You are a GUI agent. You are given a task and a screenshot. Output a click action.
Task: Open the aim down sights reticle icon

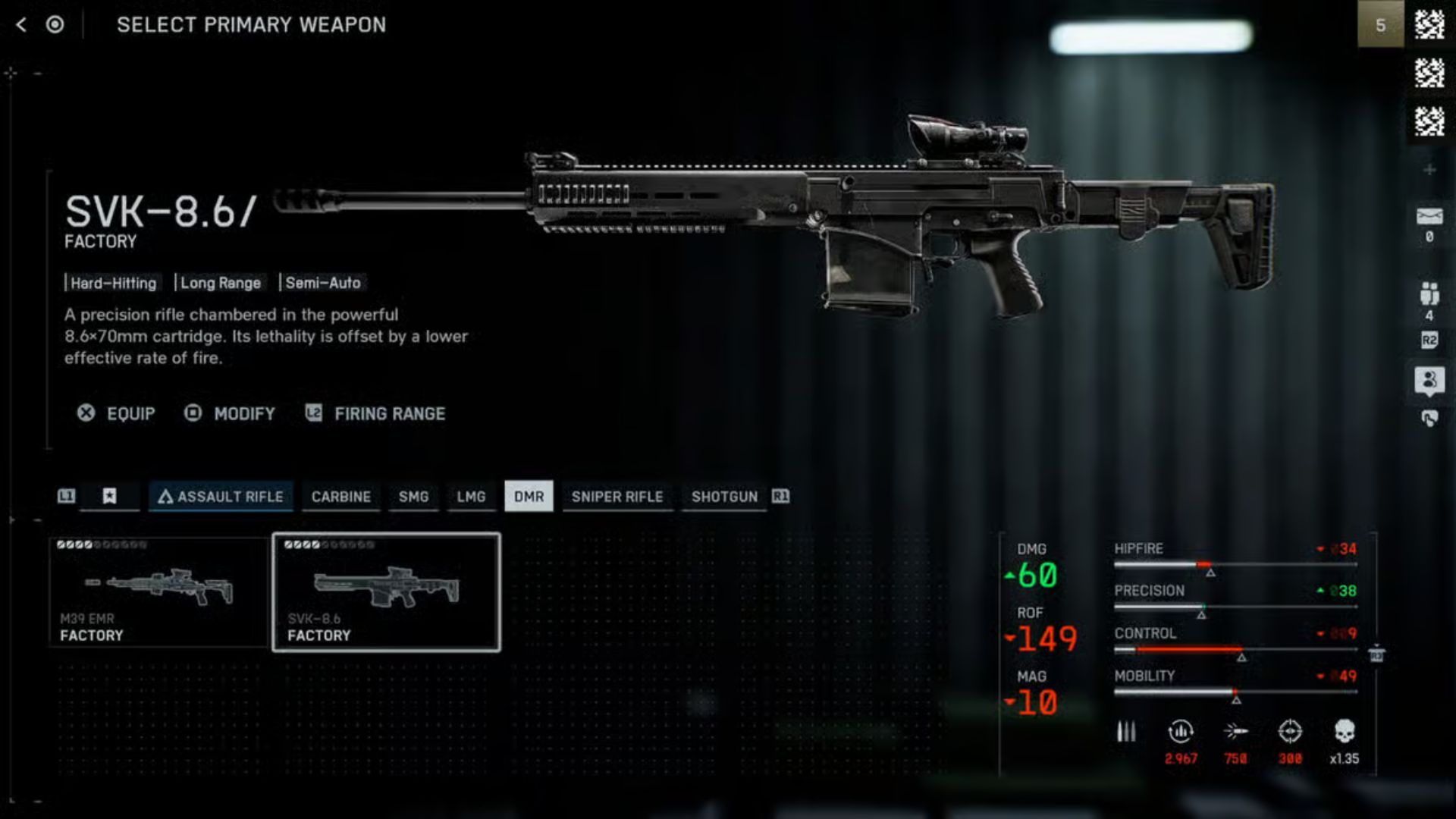point(1291,732)
